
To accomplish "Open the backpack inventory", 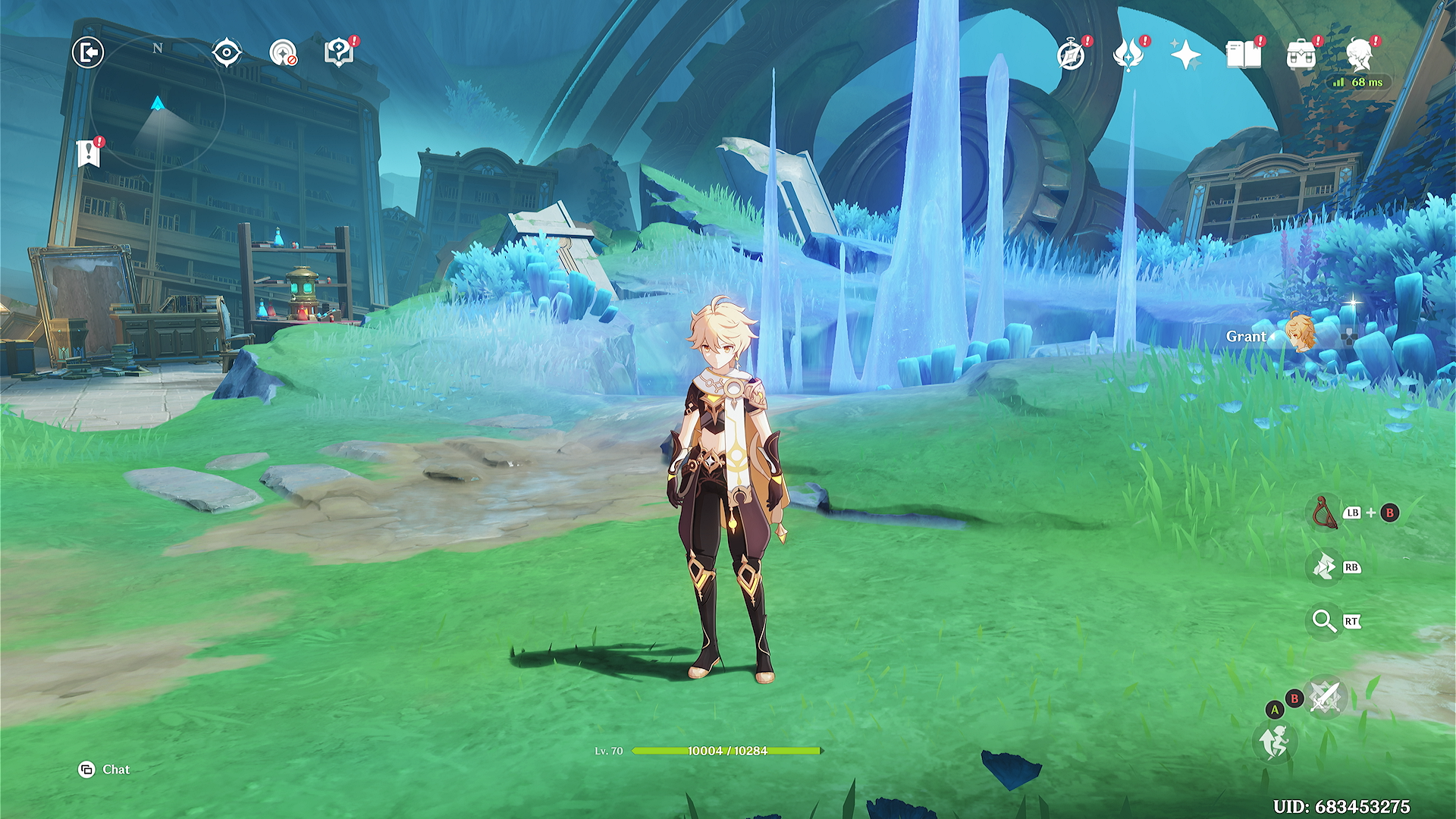I will (1301, 55).
